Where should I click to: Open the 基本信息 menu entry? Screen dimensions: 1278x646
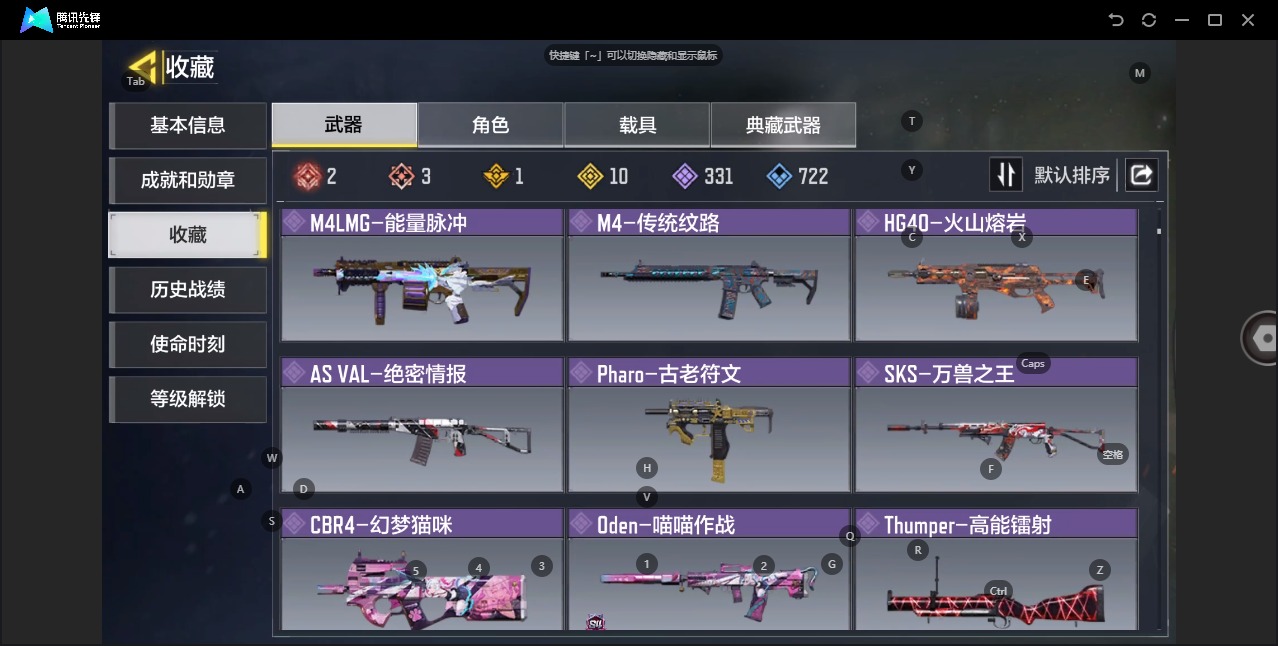[x=188, y=125]
